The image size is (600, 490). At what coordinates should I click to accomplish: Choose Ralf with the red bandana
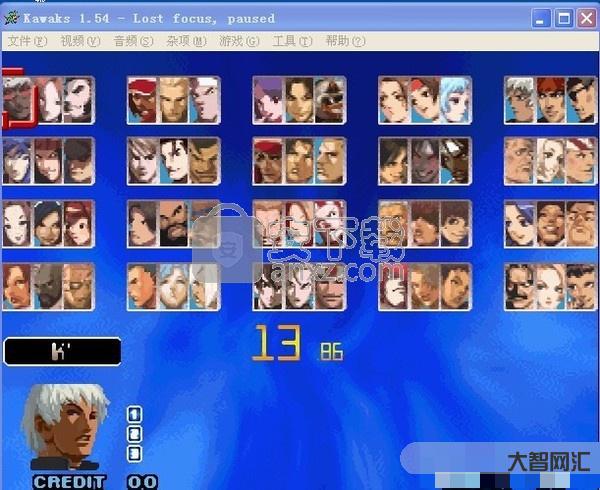coord(270,162)
